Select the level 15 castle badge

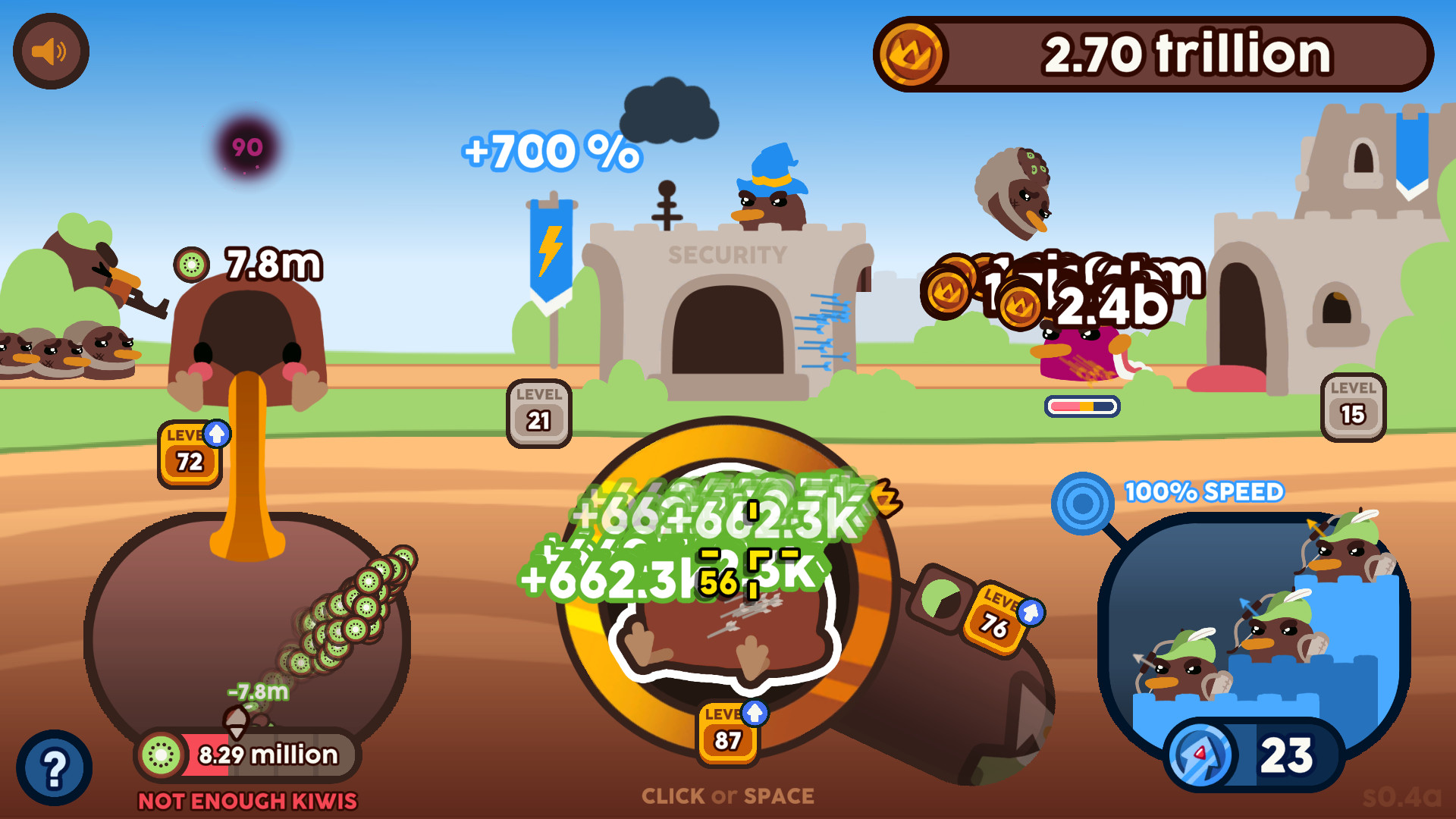coord(1354,409)
